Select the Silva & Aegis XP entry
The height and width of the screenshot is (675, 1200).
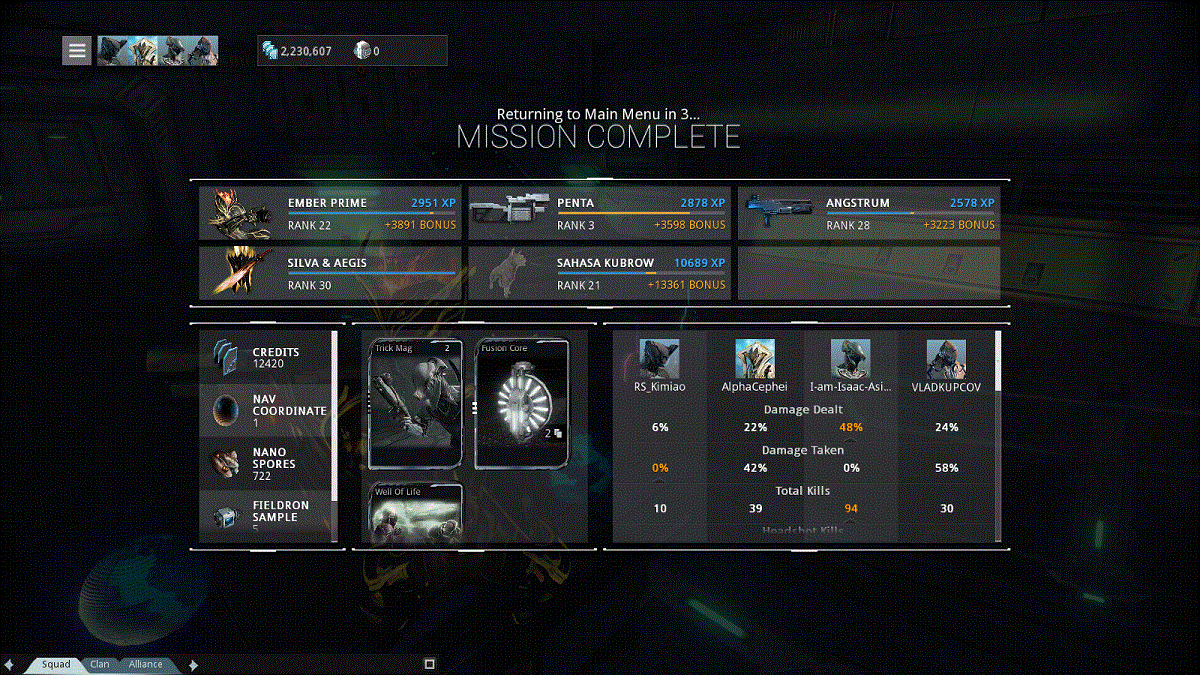[x=330, y=273]
